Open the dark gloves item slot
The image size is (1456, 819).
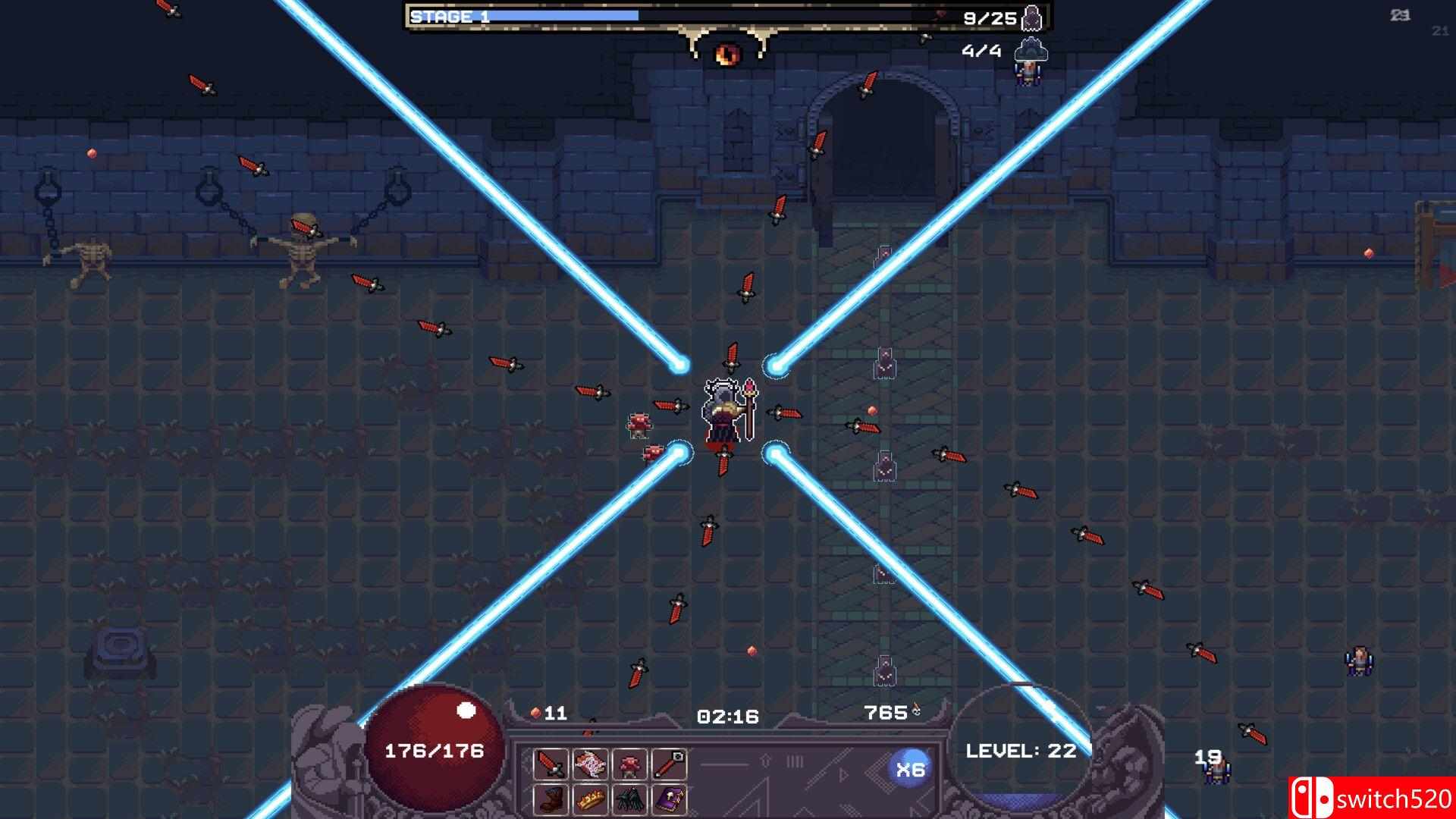629,800
